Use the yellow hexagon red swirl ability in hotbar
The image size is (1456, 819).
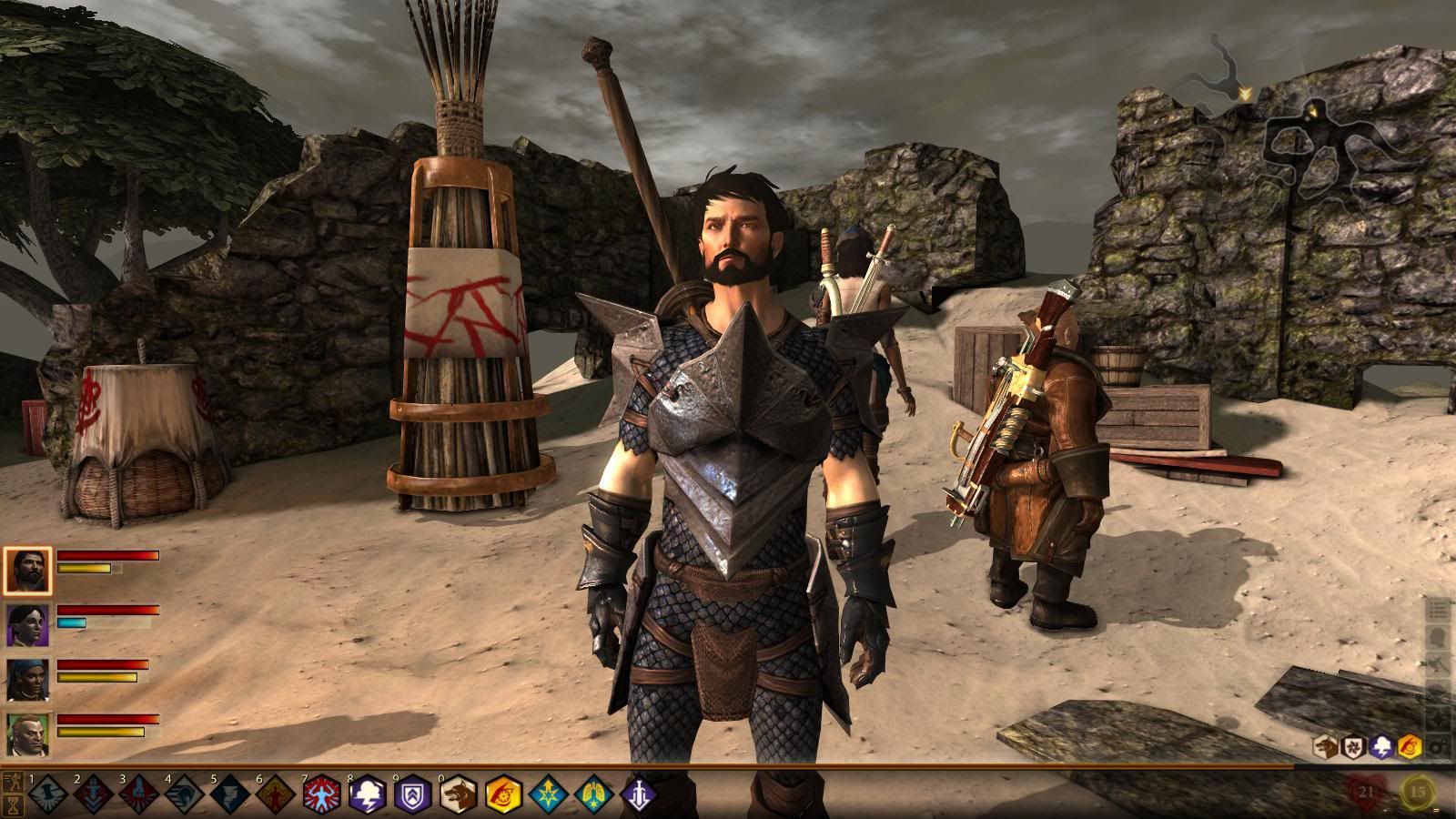[x=503, y=794]
